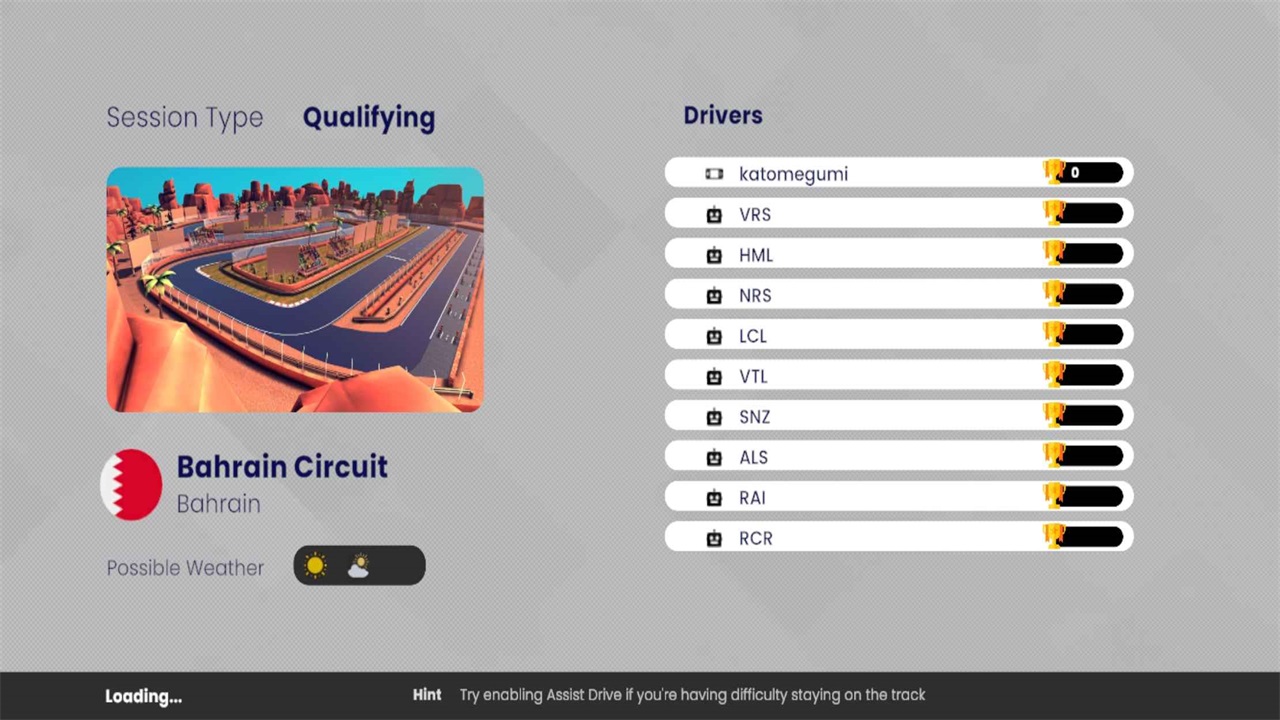This screenshot has width=1280, height=720.
Task: Select the RAI driver row
Action: 898,497
